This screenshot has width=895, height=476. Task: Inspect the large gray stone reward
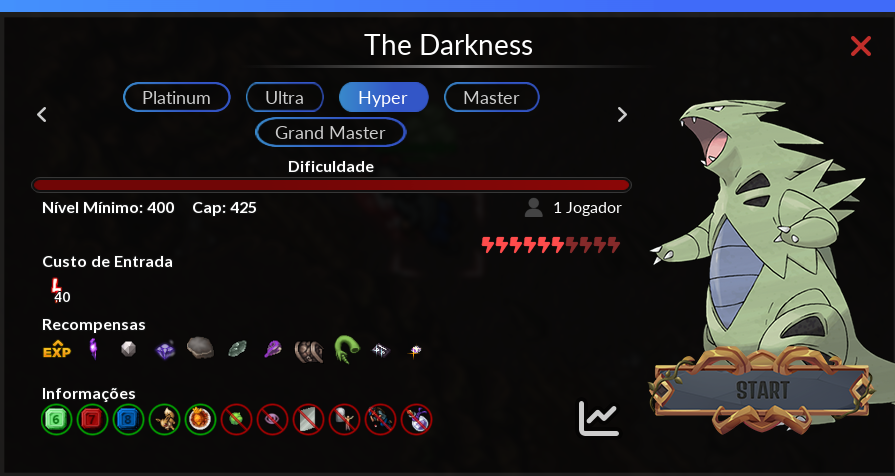[x=200, y=348]
